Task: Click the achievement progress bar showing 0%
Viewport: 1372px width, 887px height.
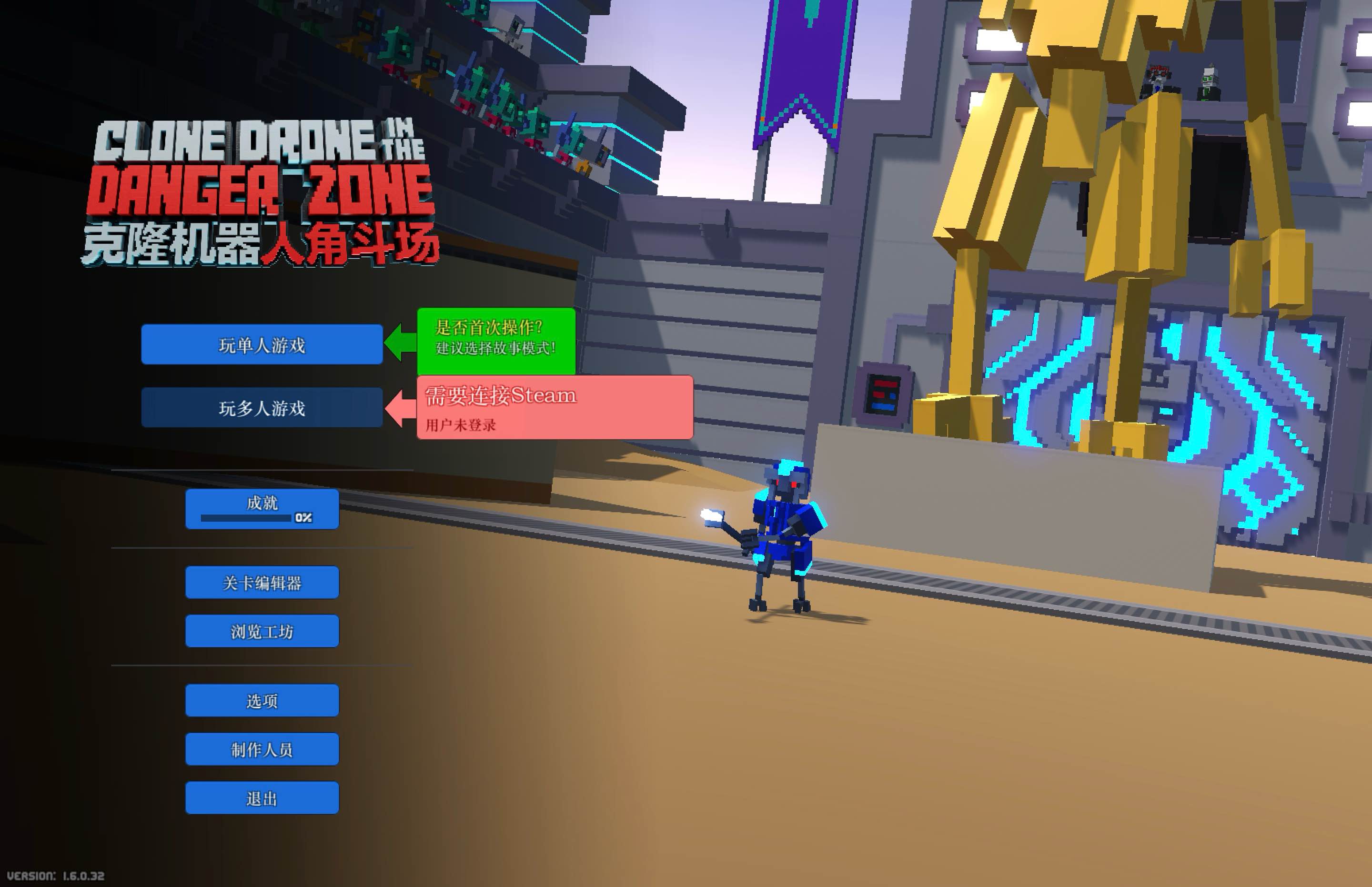Action: [246, 517]
